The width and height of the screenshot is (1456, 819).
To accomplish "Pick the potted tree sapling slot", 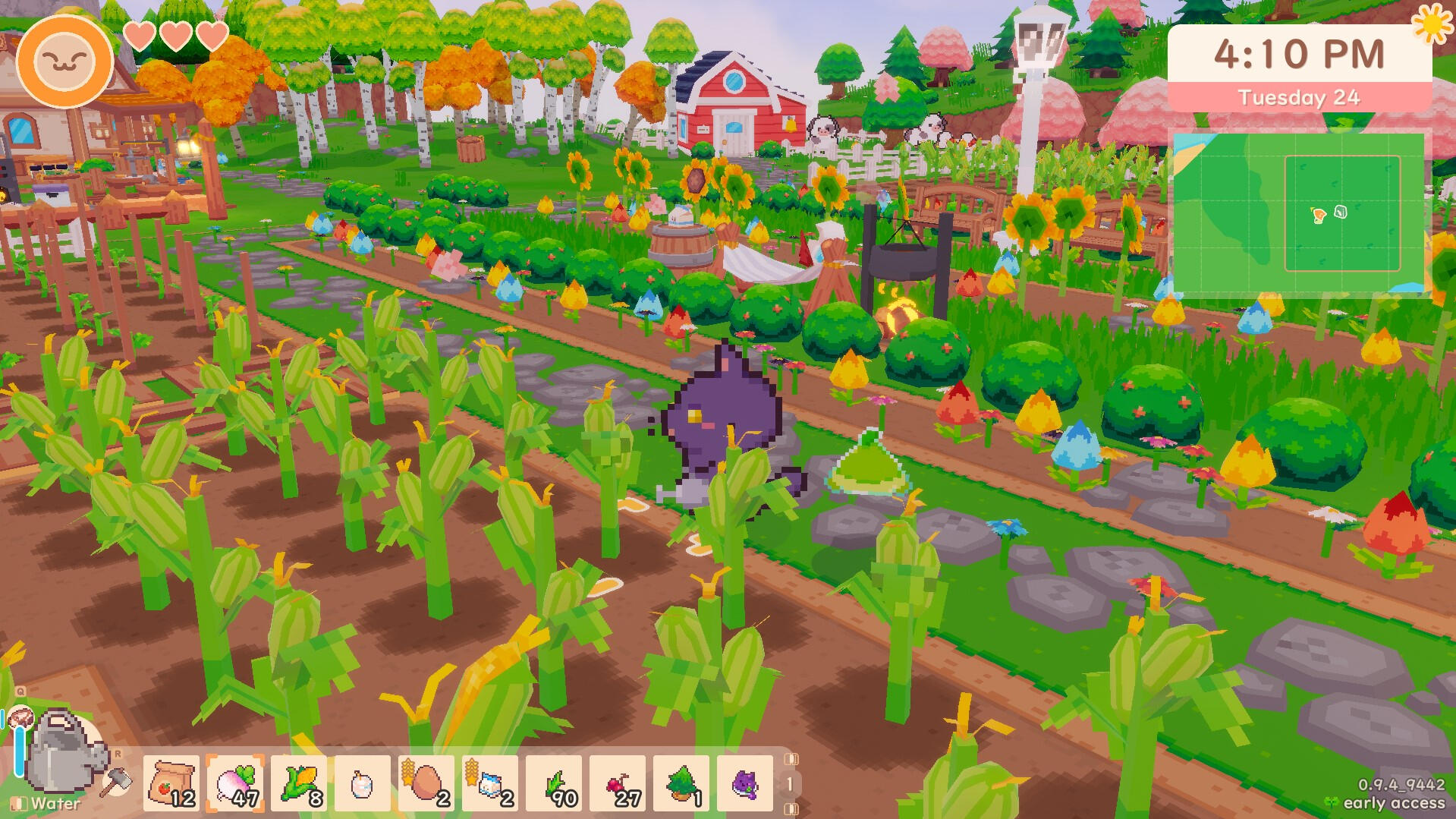I will pos(681,783).
